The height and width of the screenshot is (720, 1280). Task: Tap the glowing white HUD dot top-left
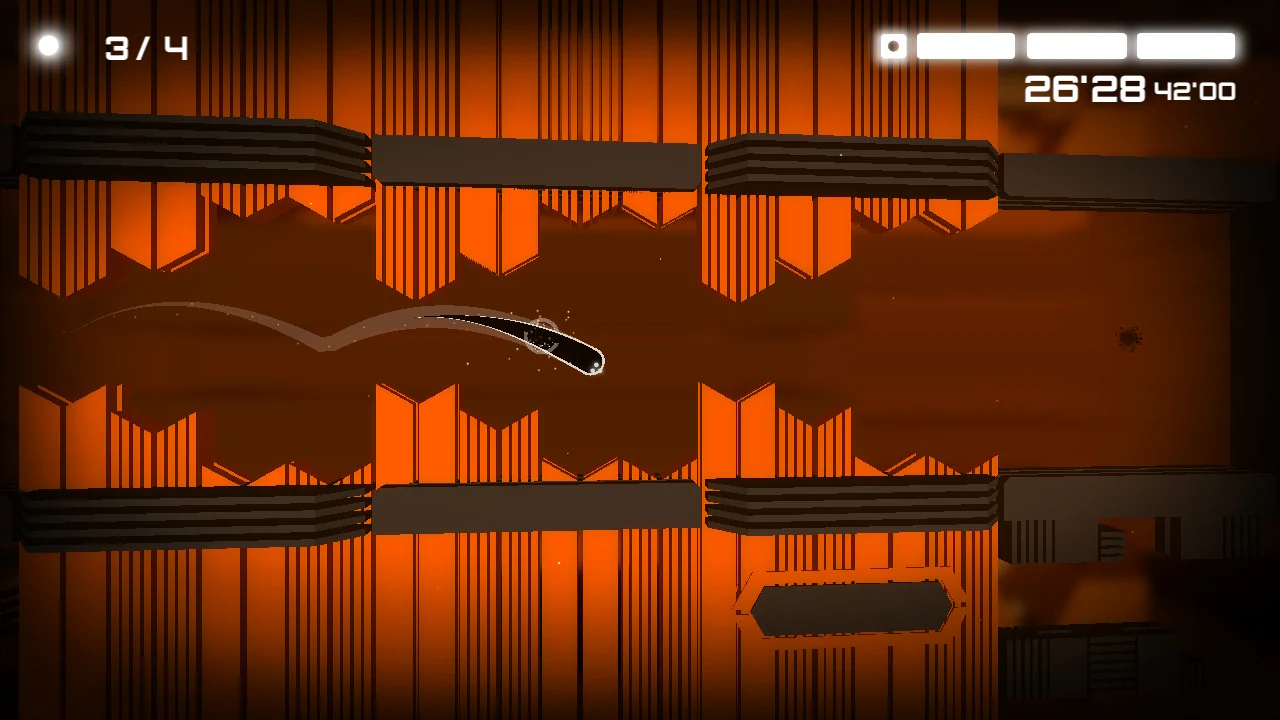click(x=49, y=44)
